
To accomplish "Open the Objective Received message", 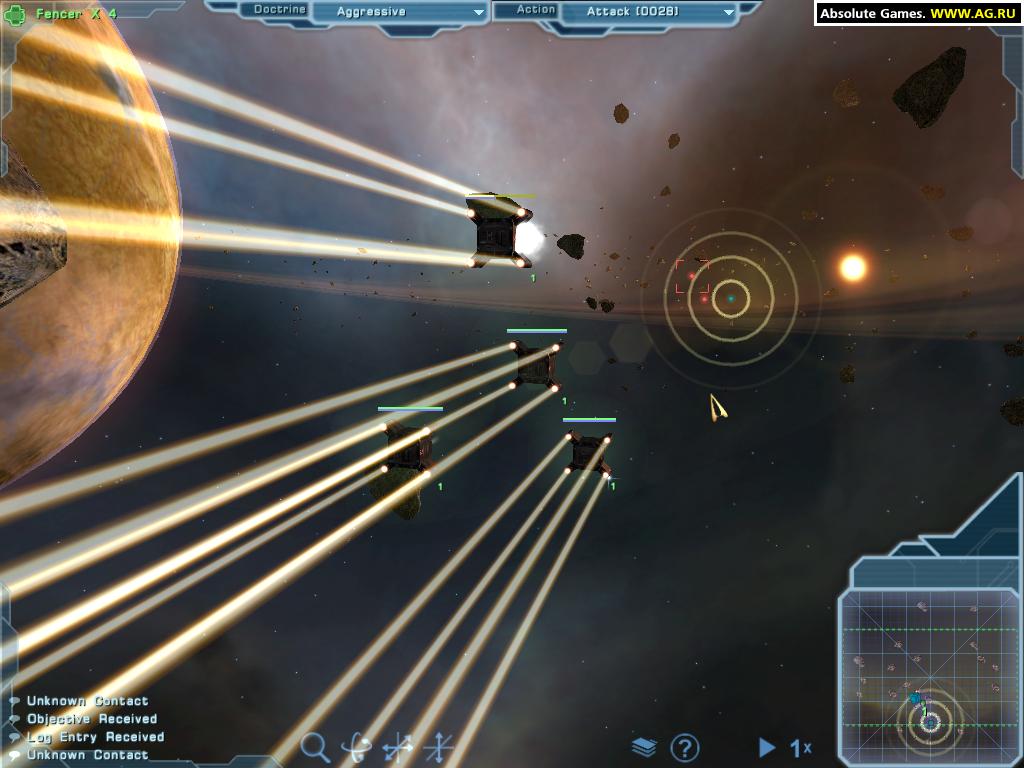I will pyautogui.click(x=92, y=719).
